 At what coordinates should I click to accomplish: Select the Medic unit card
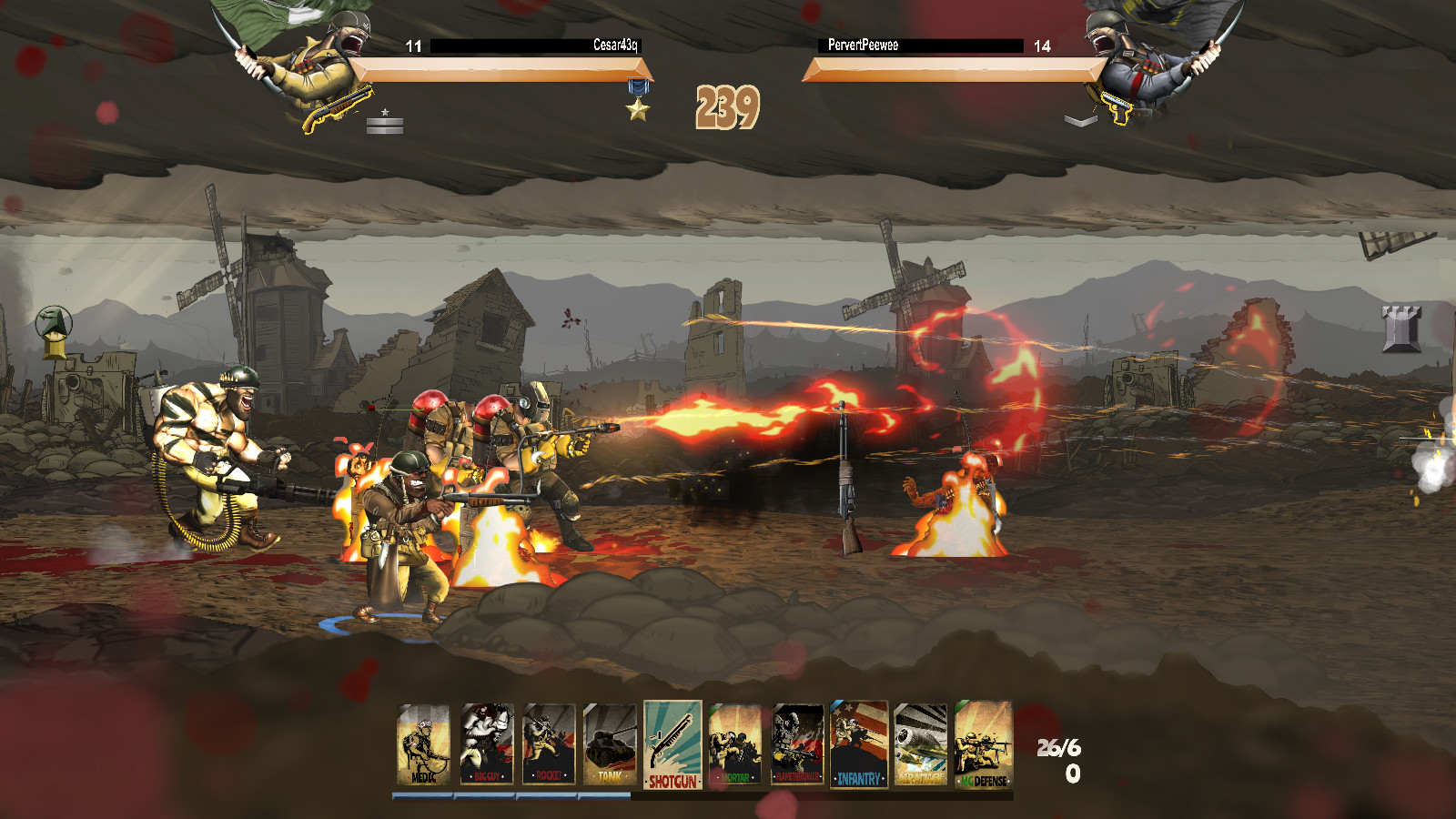point(424,744)
